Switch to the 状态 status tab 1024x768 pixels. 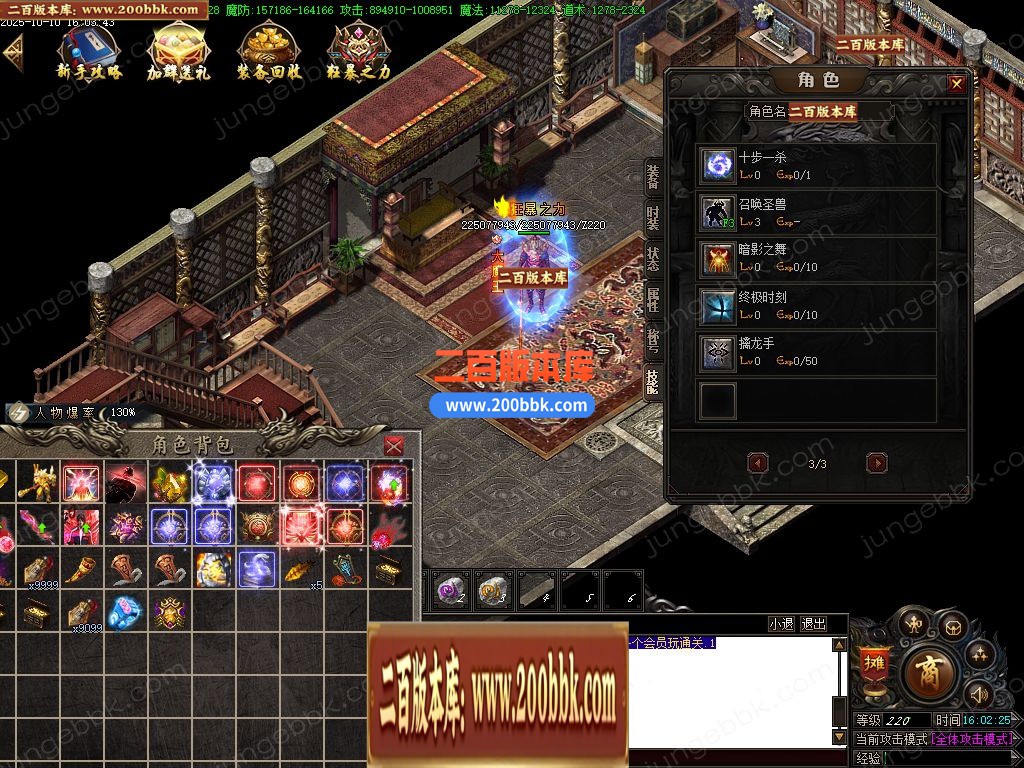[653, 257]
